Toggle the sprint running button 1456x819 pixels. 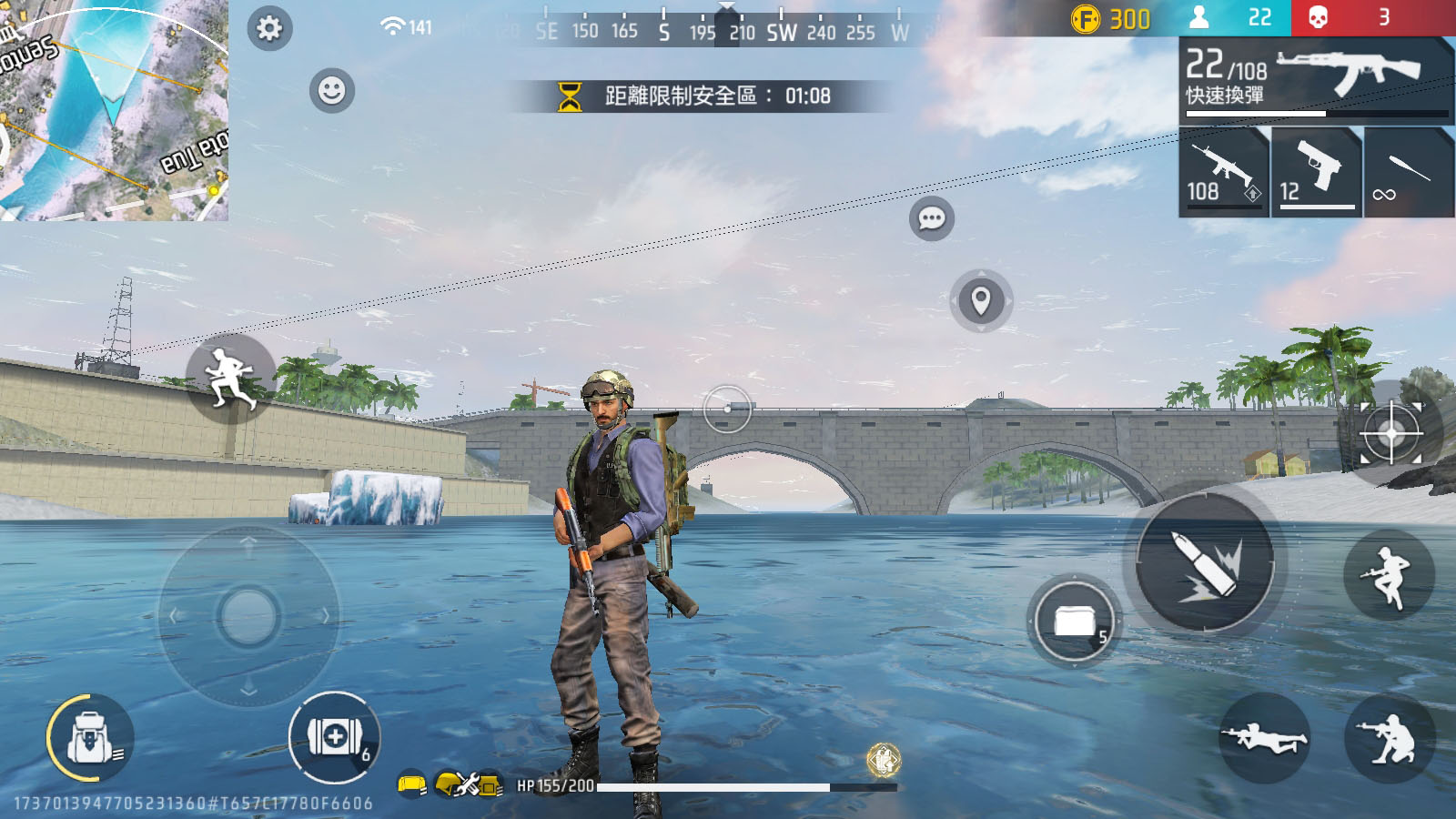[230, 378]
